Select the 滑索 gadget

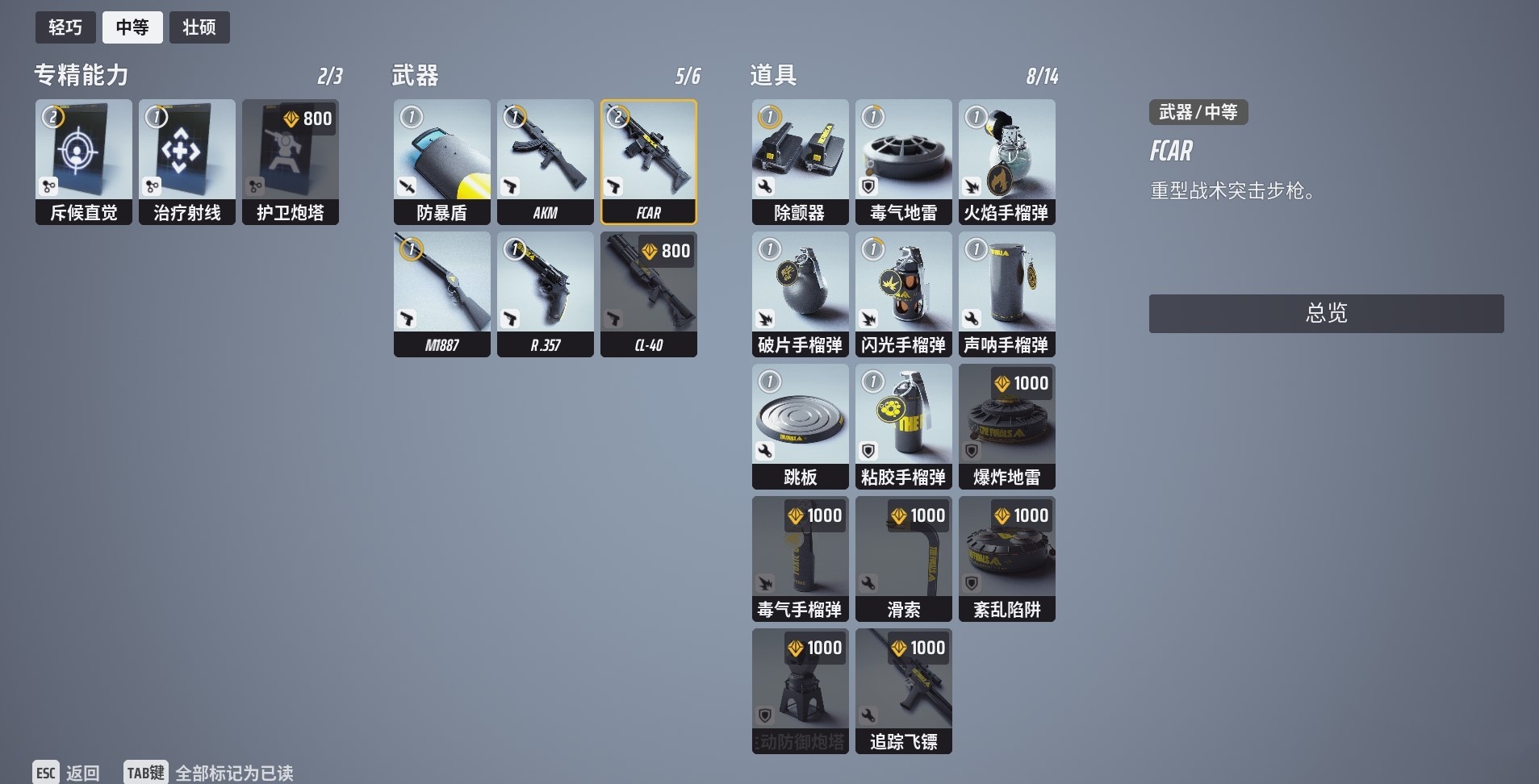click(903, 558)
